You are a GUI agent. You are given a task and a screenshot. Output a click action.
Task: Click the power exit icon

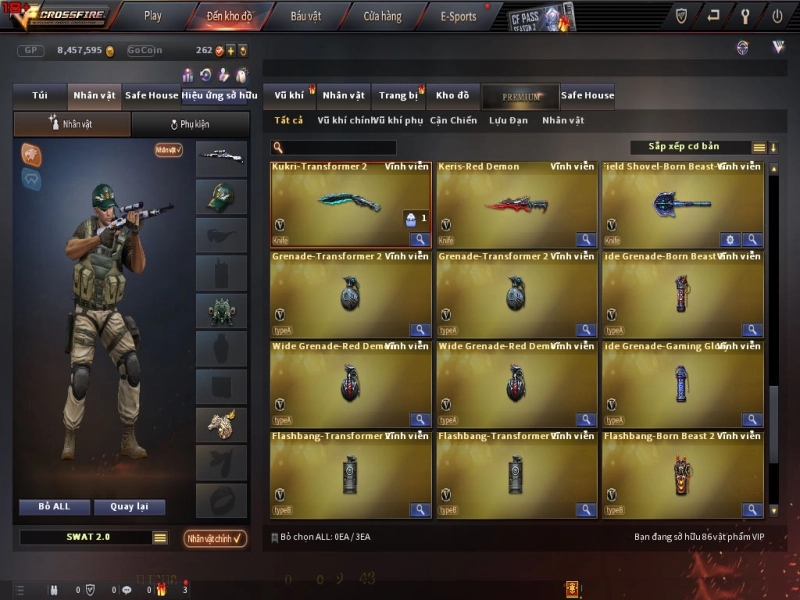coord(777,16)
